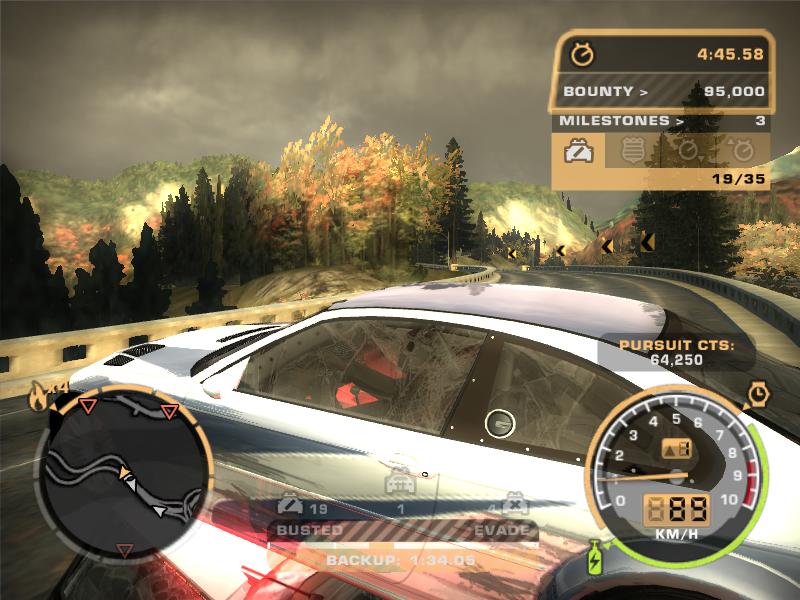Click the Bounty row

click(x=662, y=92)
